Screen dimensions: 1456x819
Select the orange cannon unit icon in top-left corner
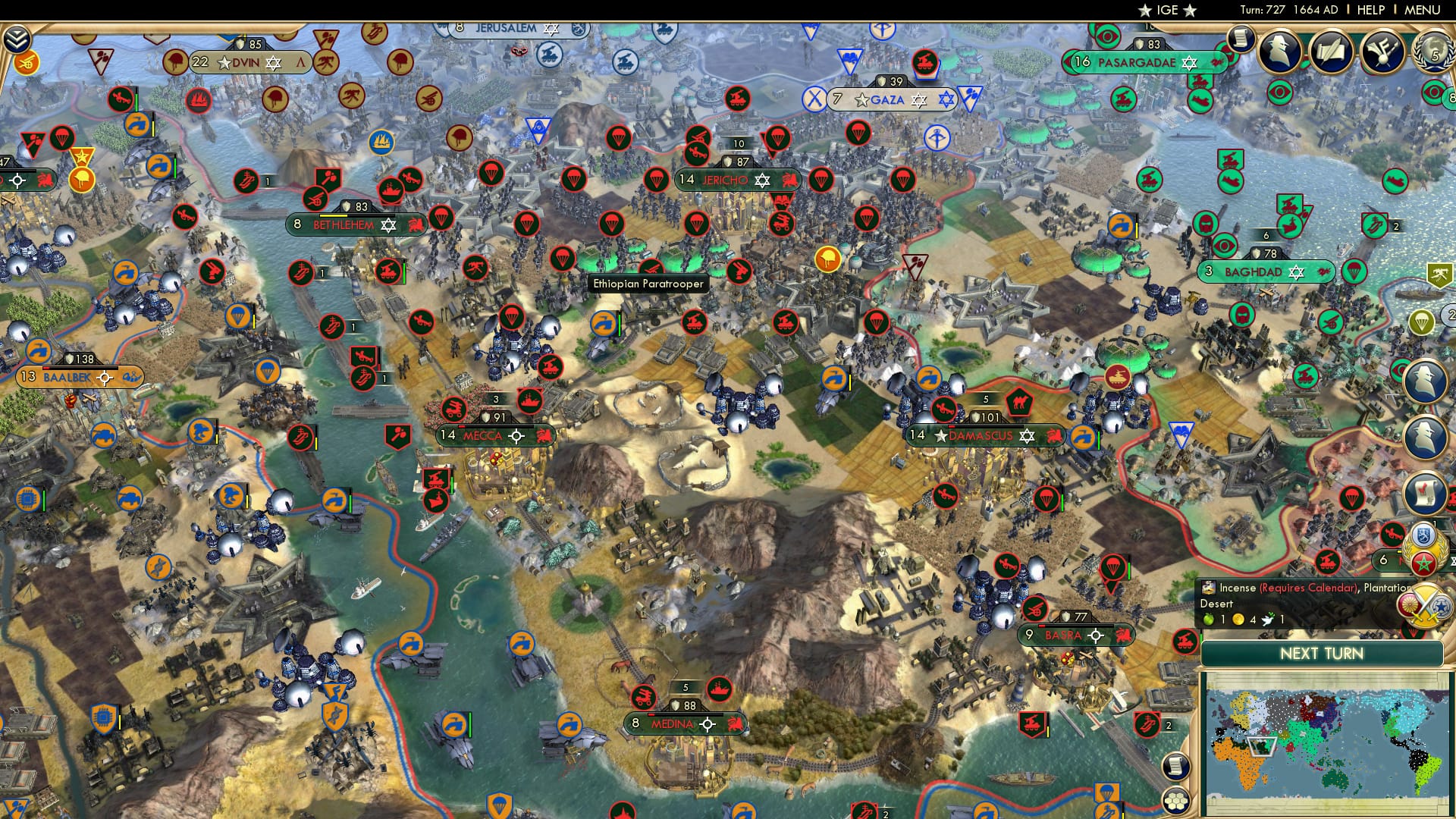click(27, 64)
